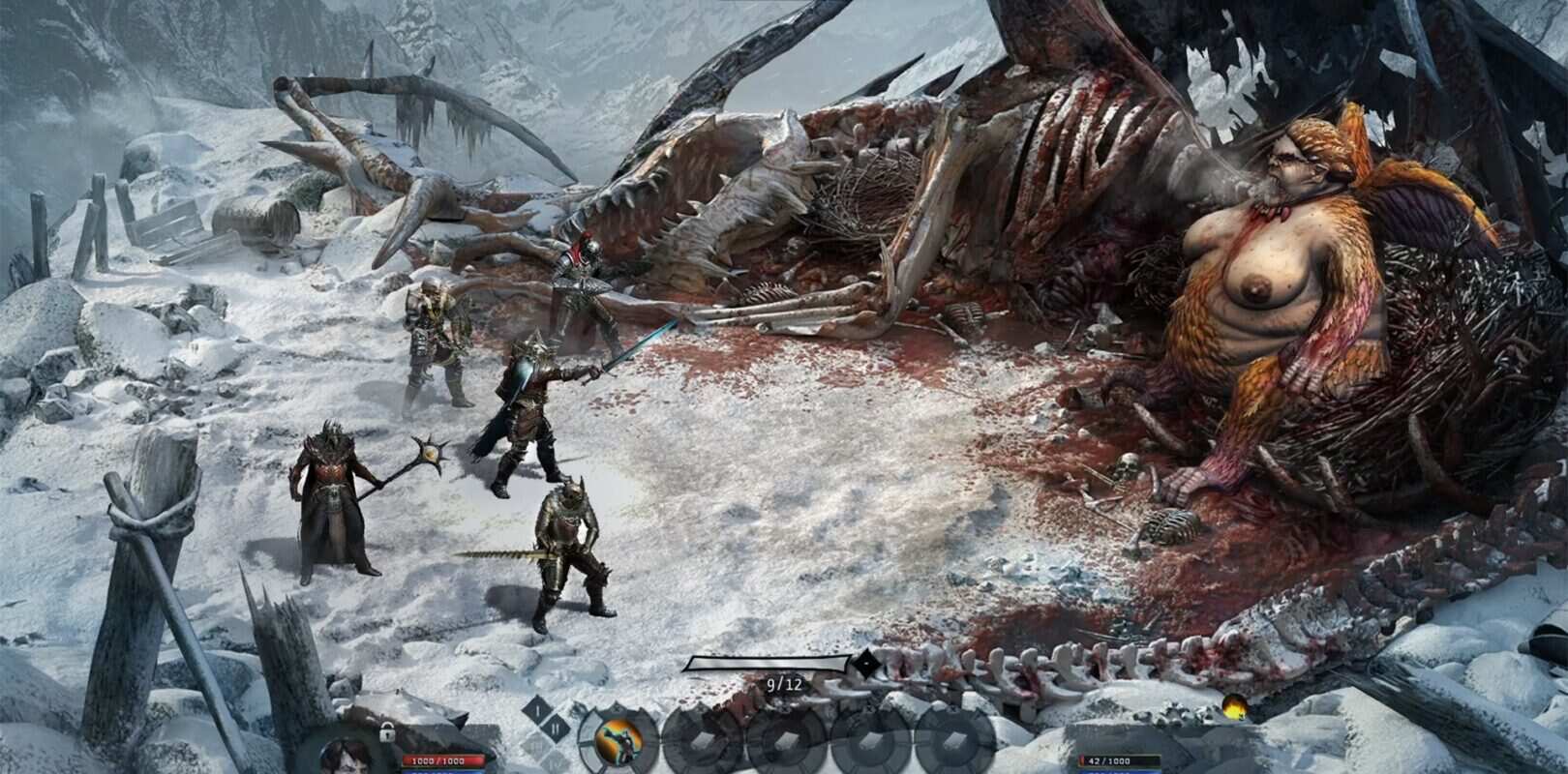The width and height of the screenshot is (1568, 774).
Task: Switch to weapon set I diamond
Action: tap(536, 711)
